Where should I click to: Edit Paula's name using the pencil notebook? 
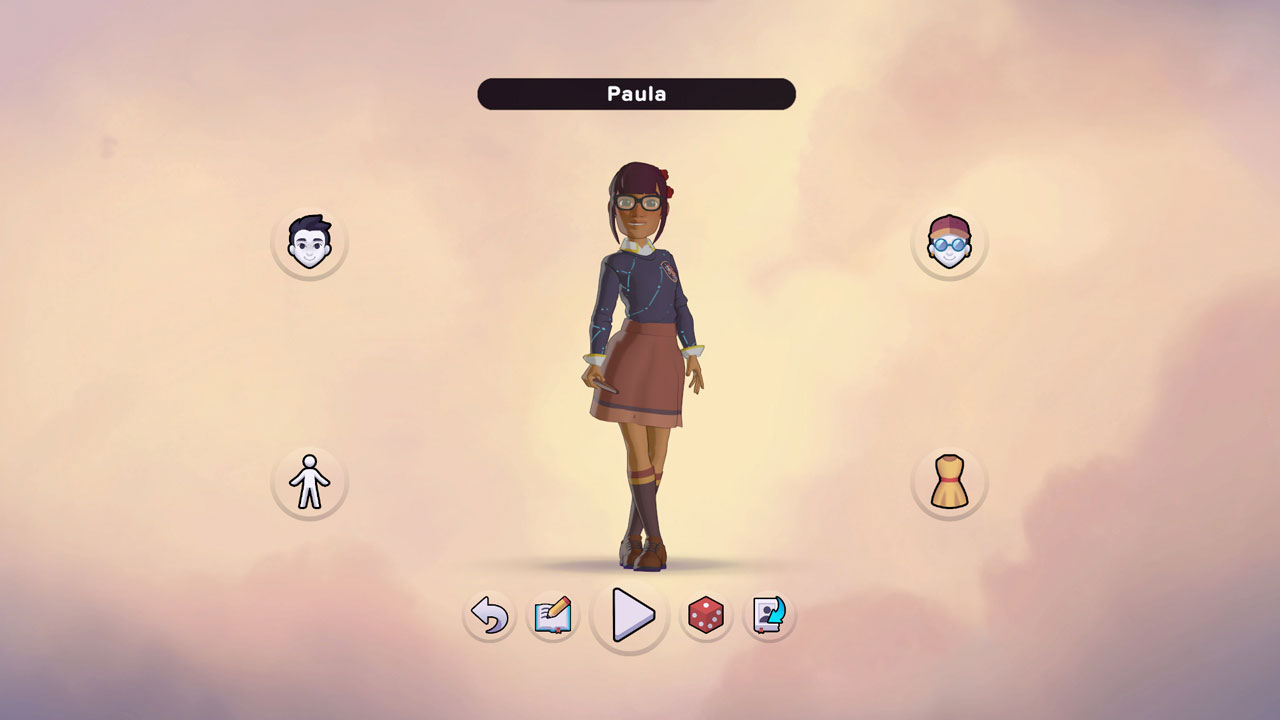552,616
